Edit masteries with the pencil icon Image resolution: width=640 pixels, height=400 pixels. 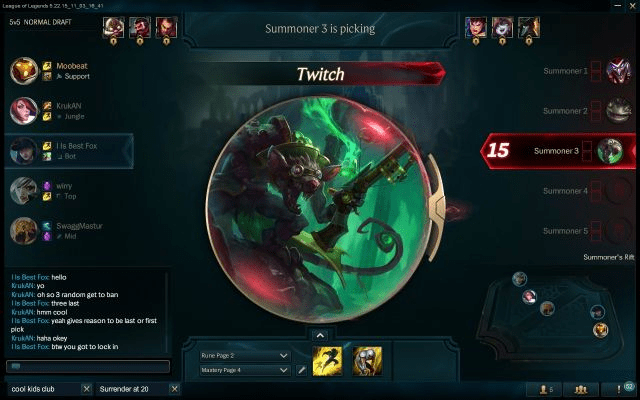(x=302, y=370)
